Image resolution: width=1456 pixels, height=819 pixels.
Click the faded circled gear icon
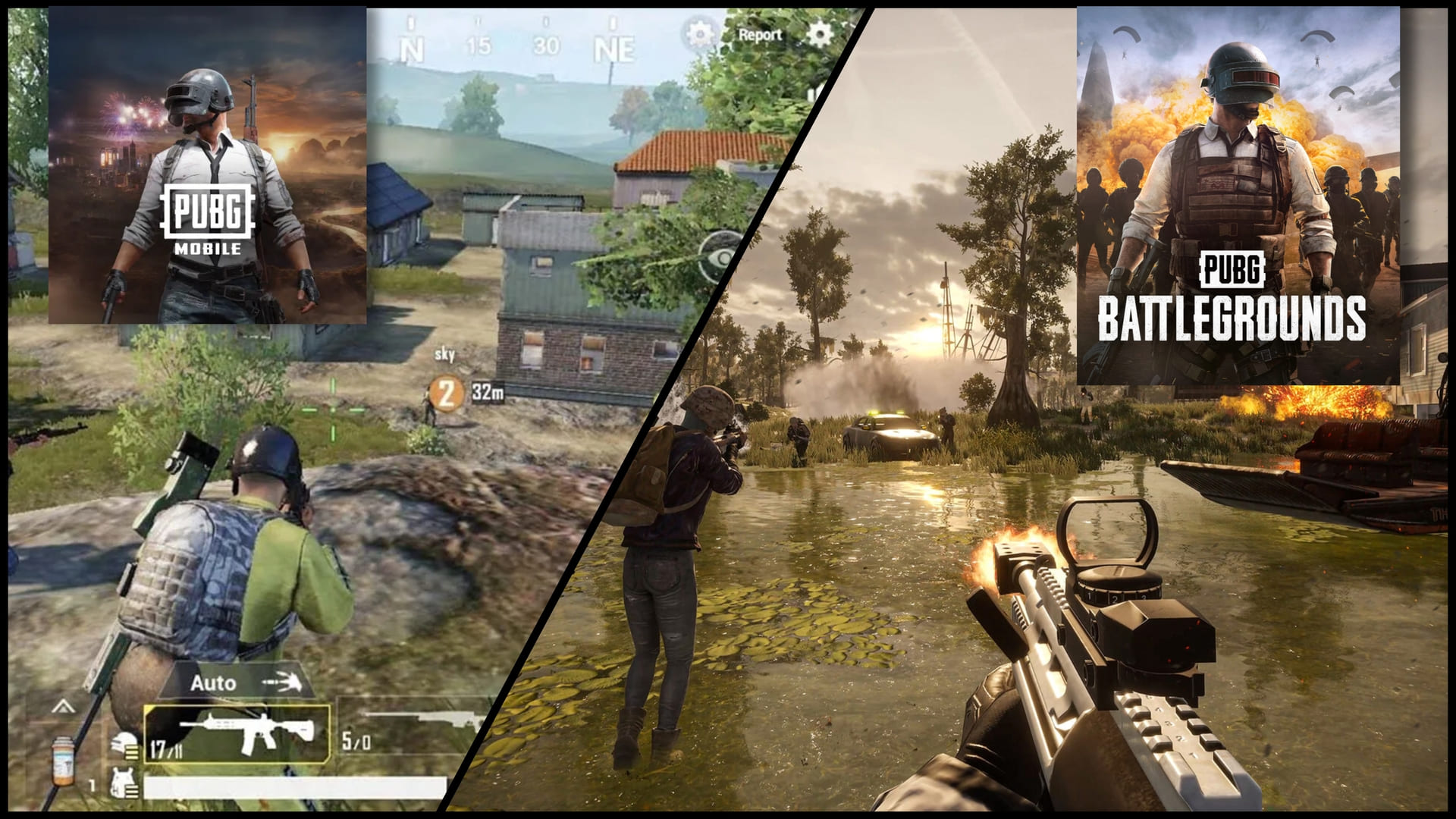click(x=699, y=34)
